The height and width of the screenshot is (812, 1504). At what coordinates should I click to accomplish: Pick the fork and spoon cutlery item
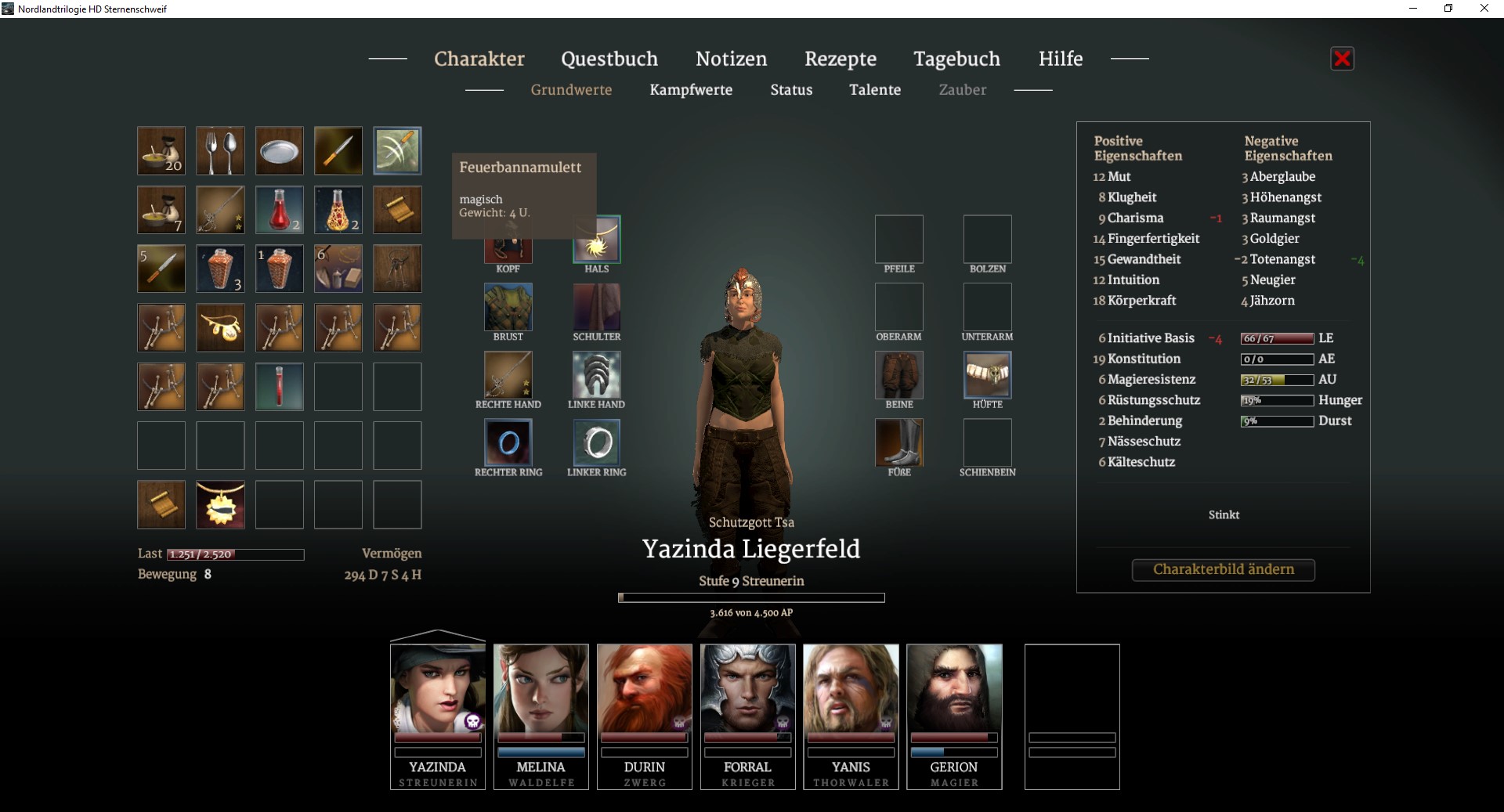pos(220,150)
